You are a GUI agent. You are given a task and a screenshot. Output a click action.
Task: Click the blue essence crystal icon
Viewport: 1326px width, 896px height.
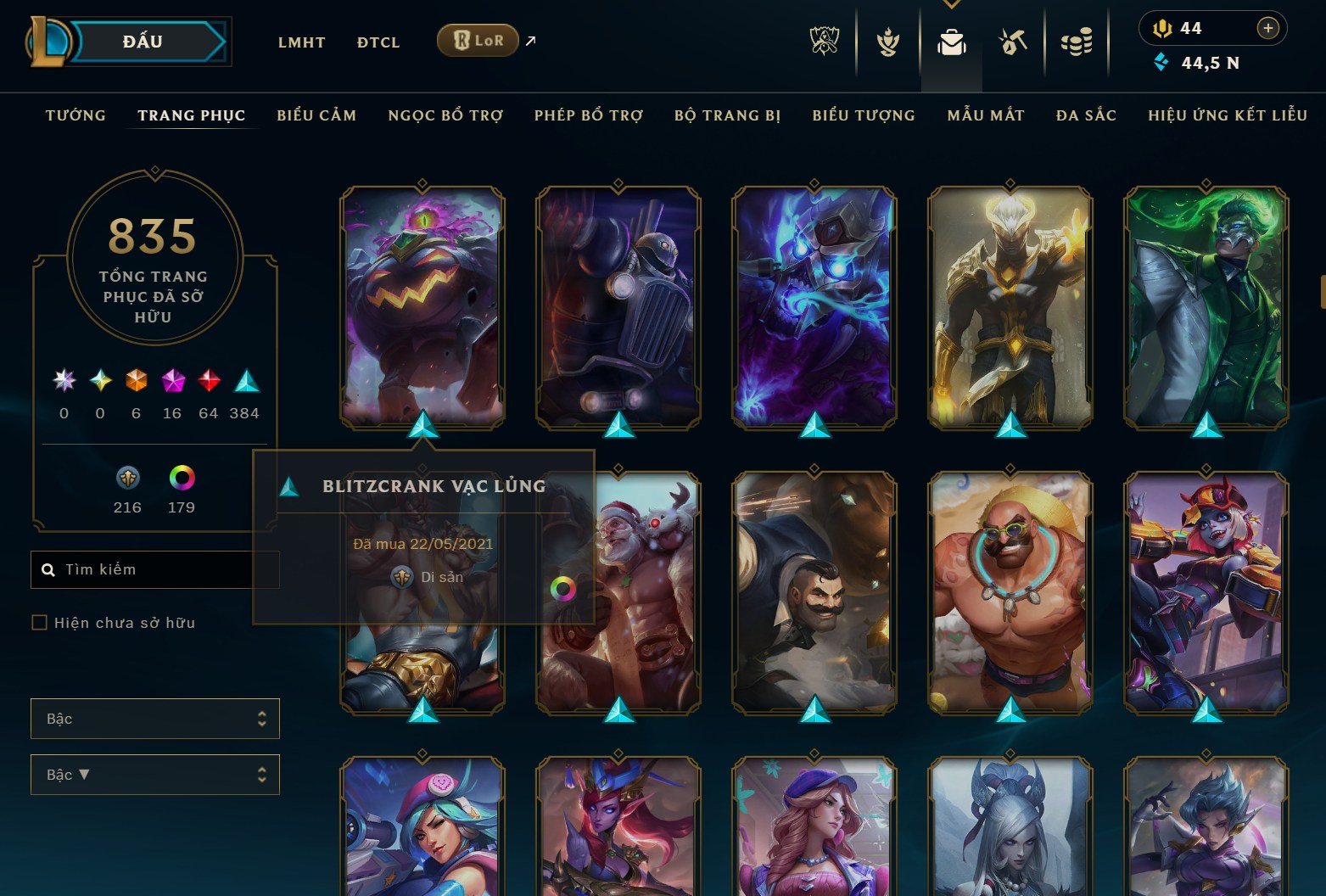[1161, 61]
